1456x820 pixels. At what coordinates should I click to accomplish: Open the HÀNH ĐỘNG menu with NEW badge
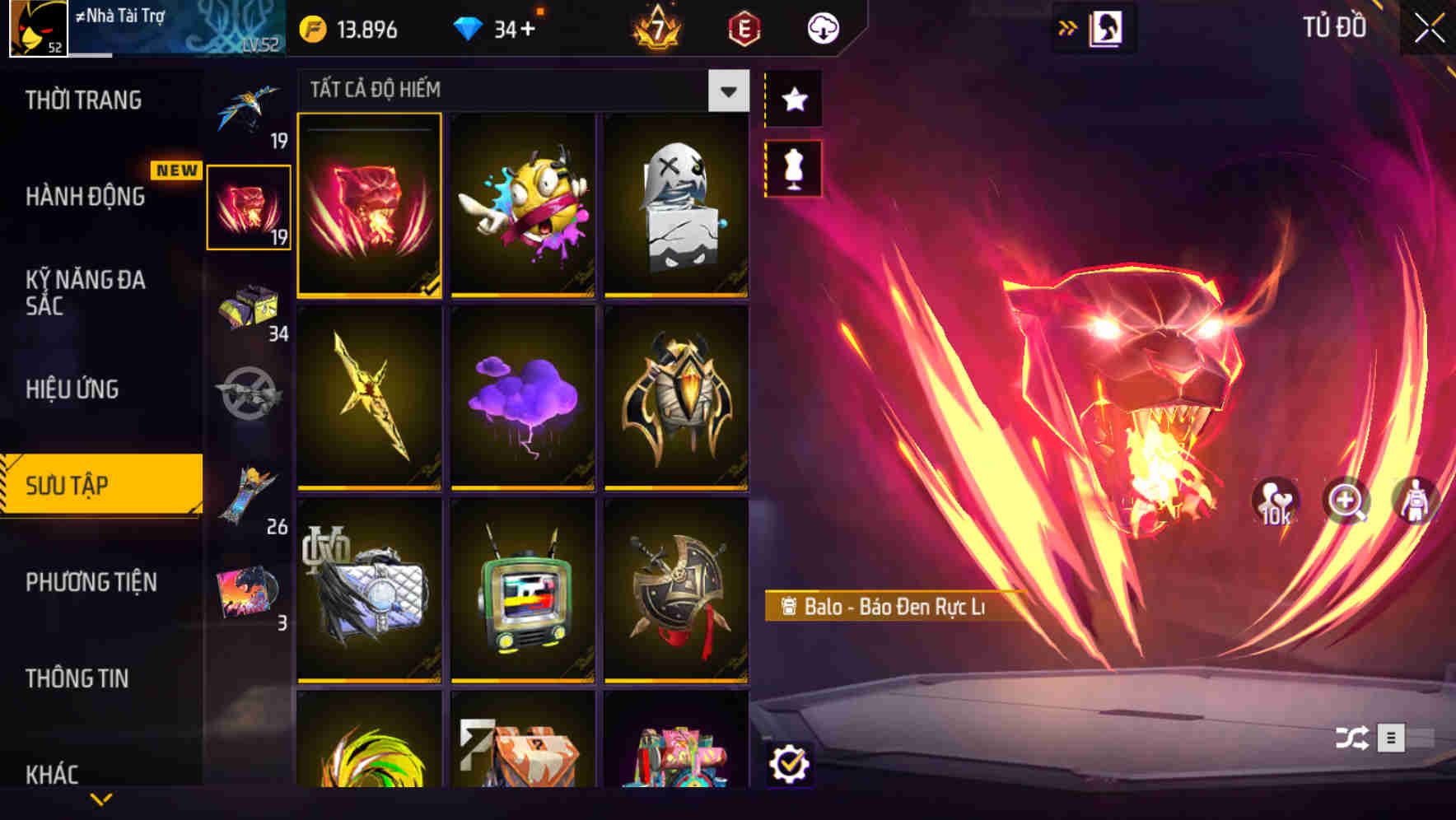[86, 198]
